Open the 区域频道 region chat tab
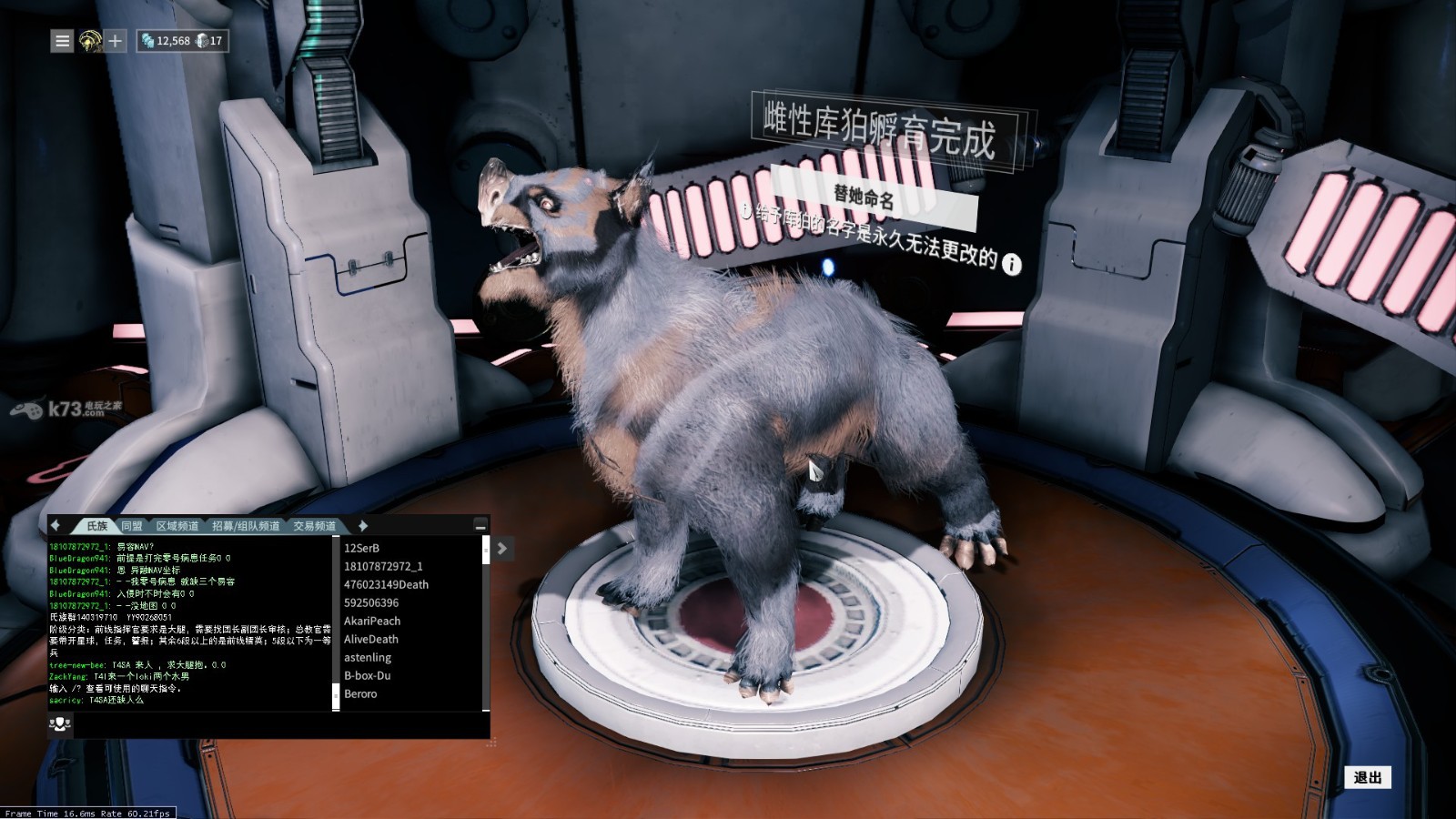Screen dimensions: 1456x819 click(x=177, y=526)
